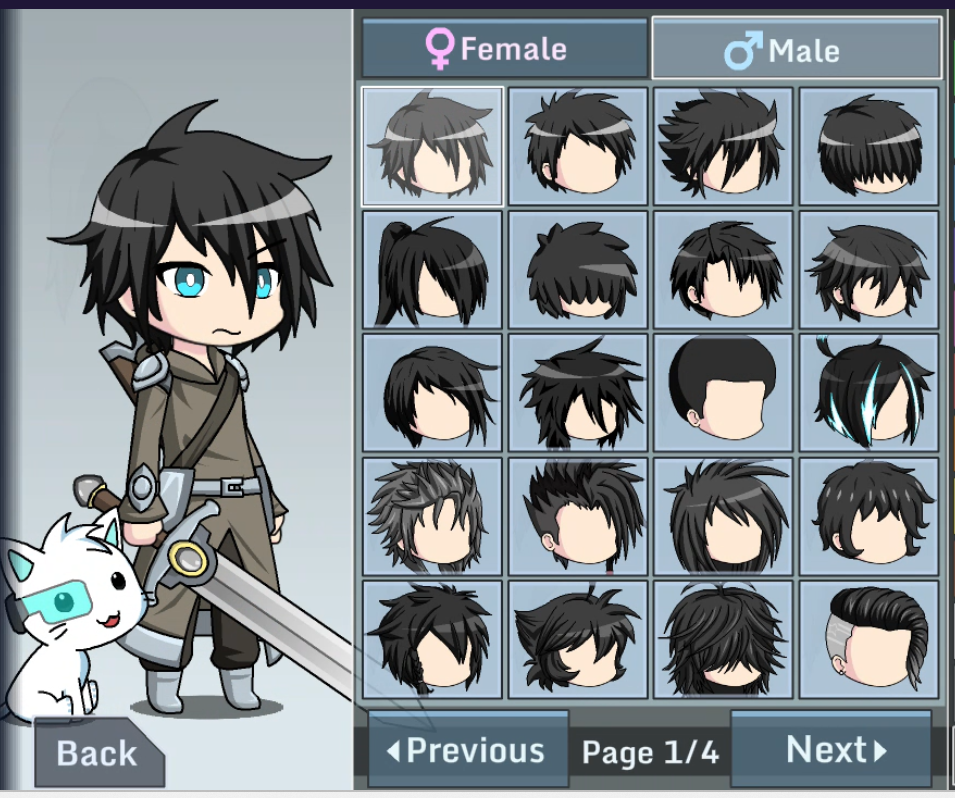
Task: Click the Previous page button
Action: coord(467,750)
